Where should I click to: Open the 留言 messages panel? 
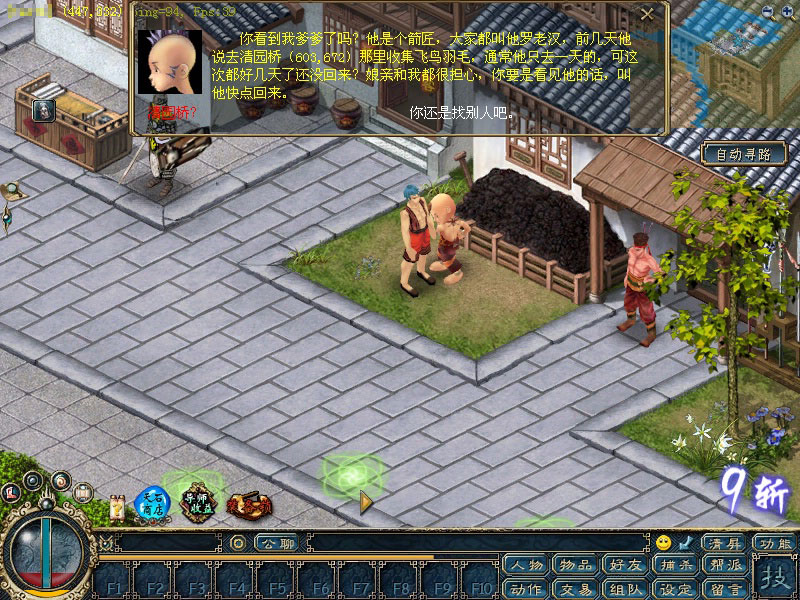point(724,589)
